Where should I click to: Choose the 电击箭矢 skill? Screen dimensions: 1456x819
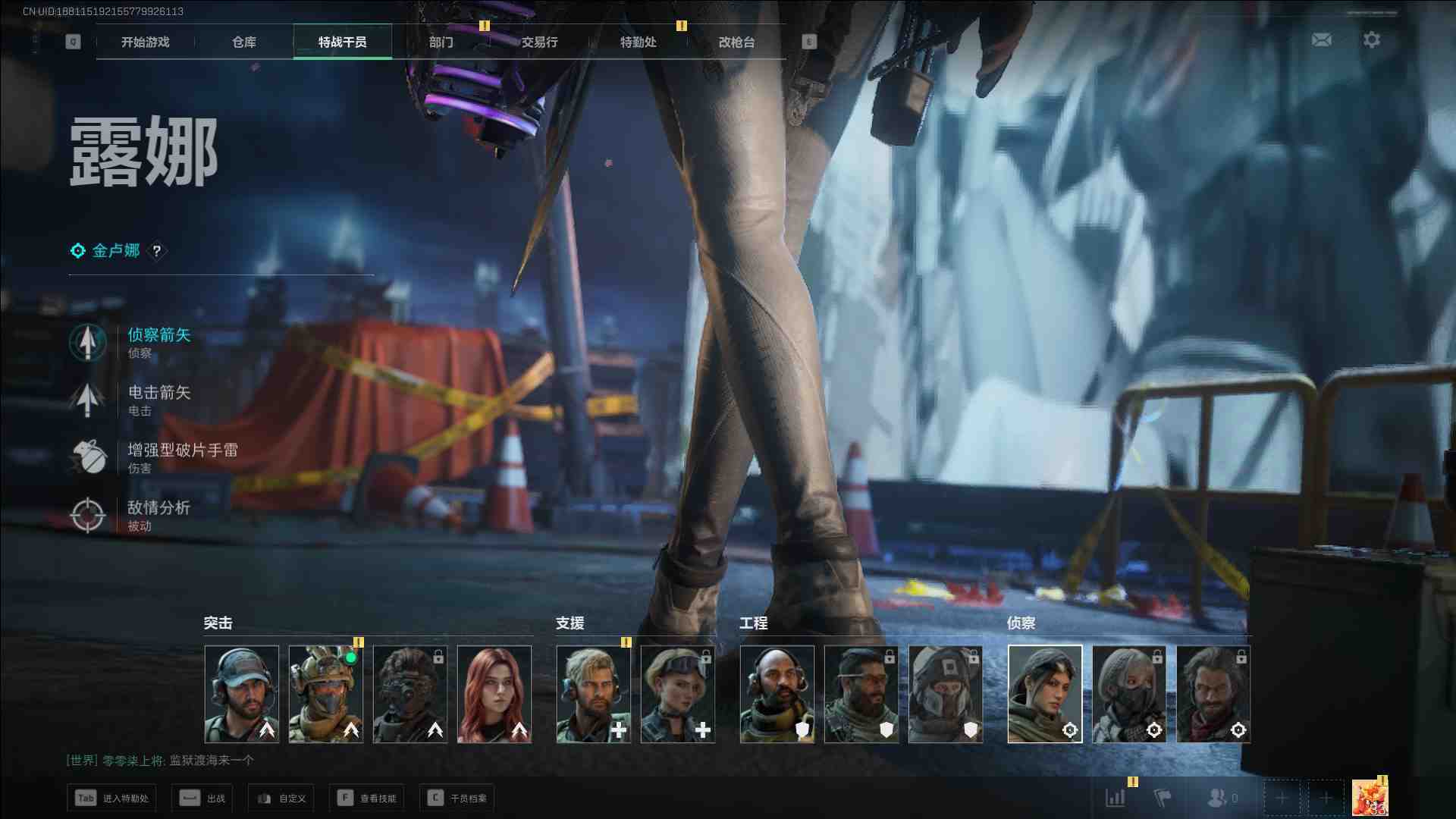tap(158, 399)
